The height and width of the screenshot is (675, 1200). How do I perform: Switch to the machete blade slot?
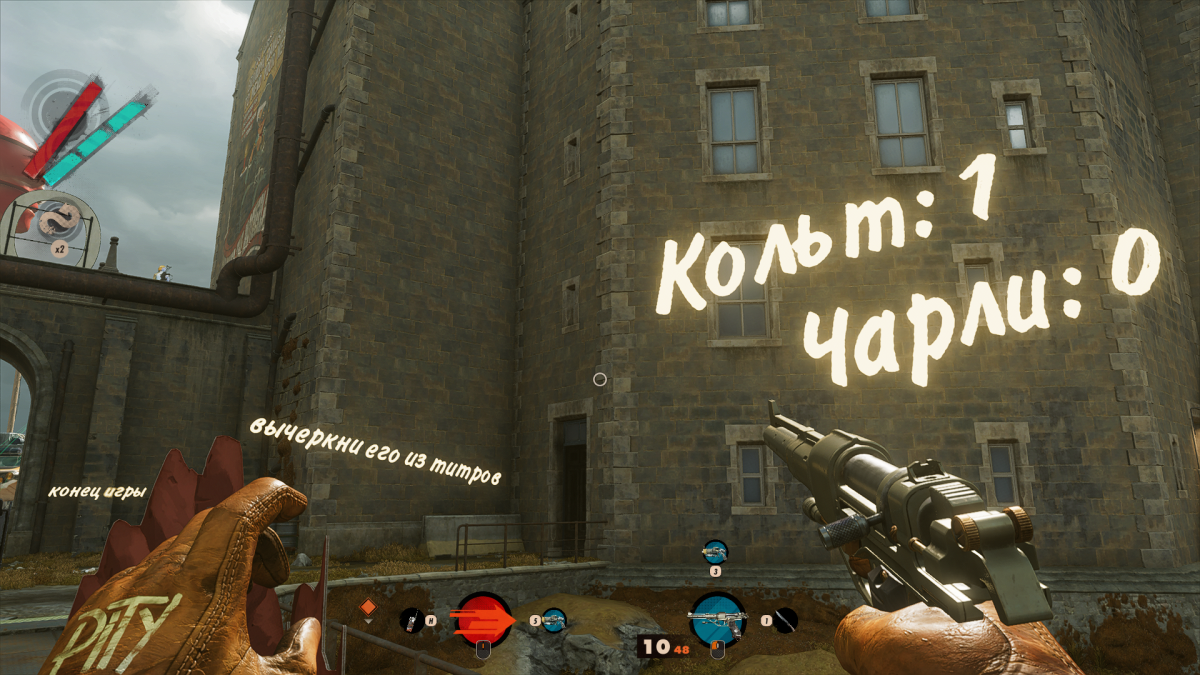coord(786,620)
